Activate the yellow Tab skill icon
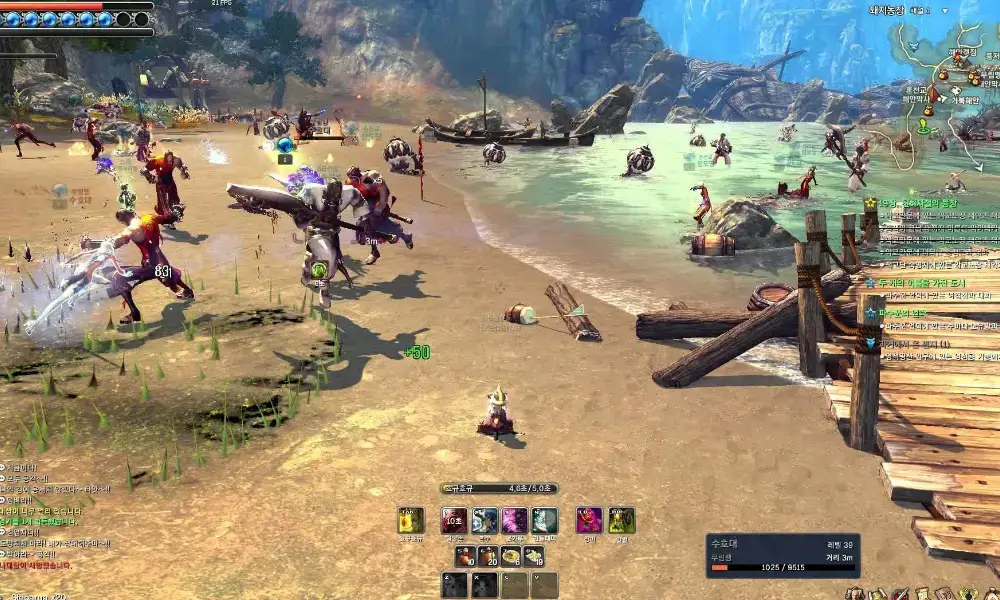Viewport: 1000px width, 600px height. pyautogui.click(x=411, y=520)
